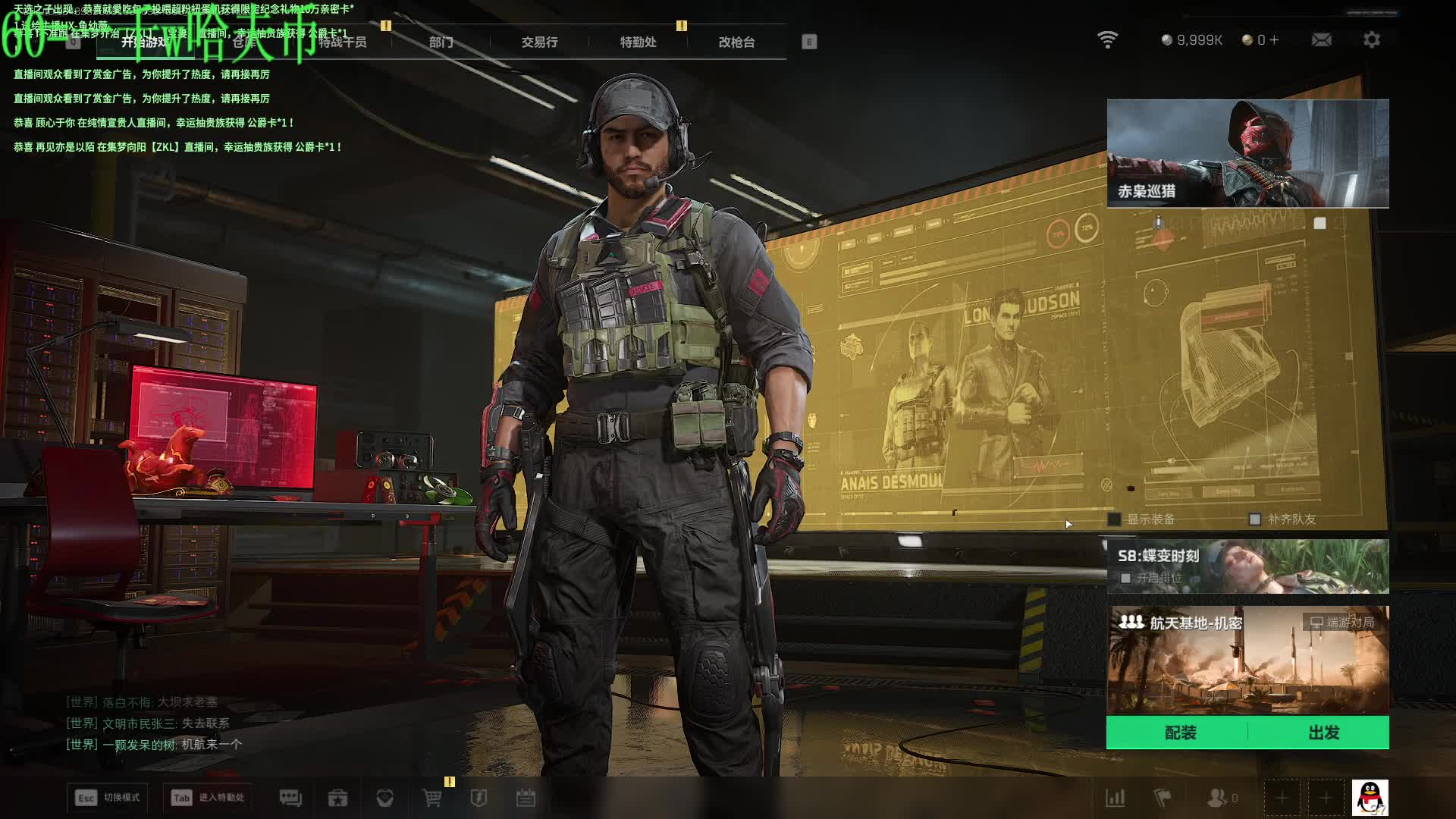Open the calendar events icon
1456x819 pixels.
point(526,798)
